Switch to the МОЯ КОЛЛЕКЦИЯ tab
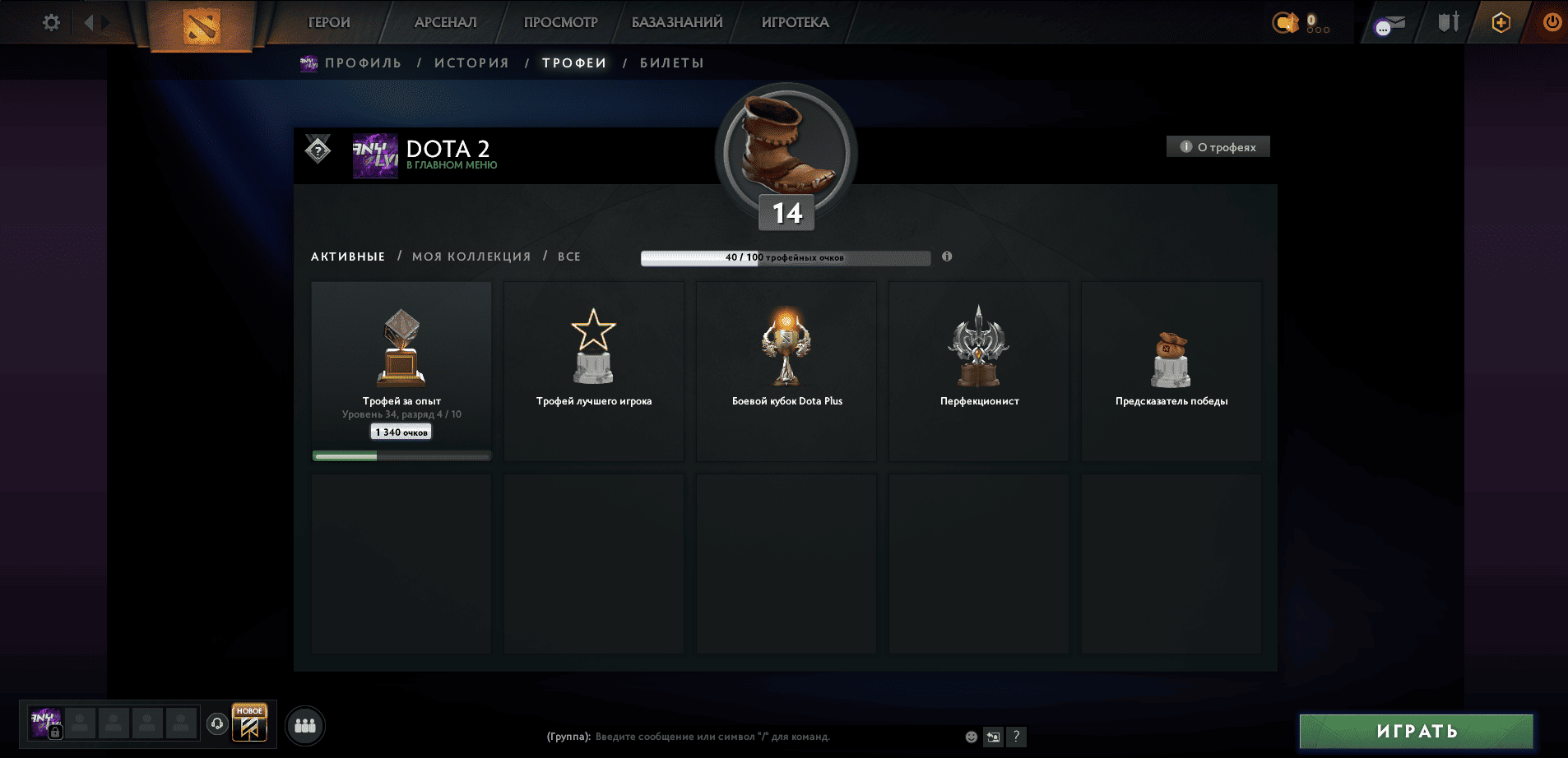This screenshot has width=1568, height=758. 471,256
